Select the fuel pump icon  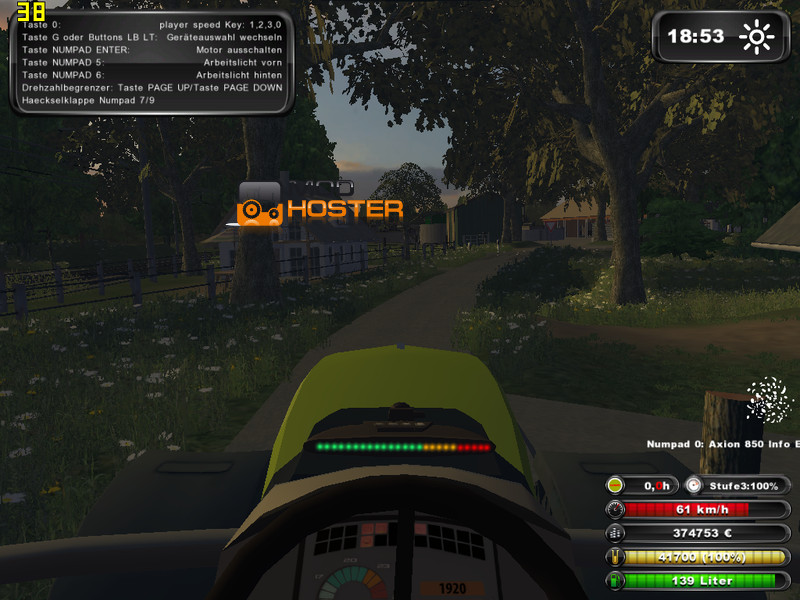click(x=614, y=580)
